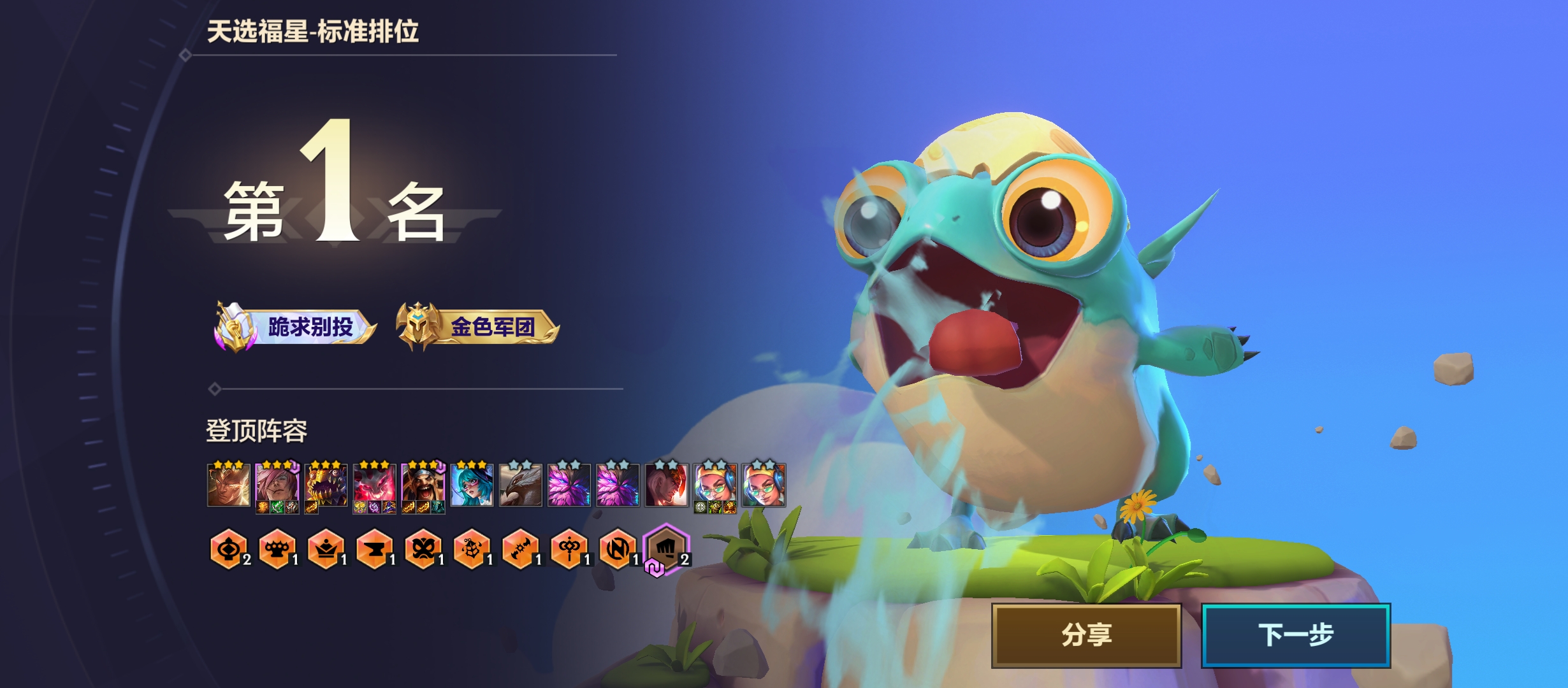View the yellow toothy monster champion portrait
Image resolution: width=1568 pixels, height=688 pixels.
[326, 485]
